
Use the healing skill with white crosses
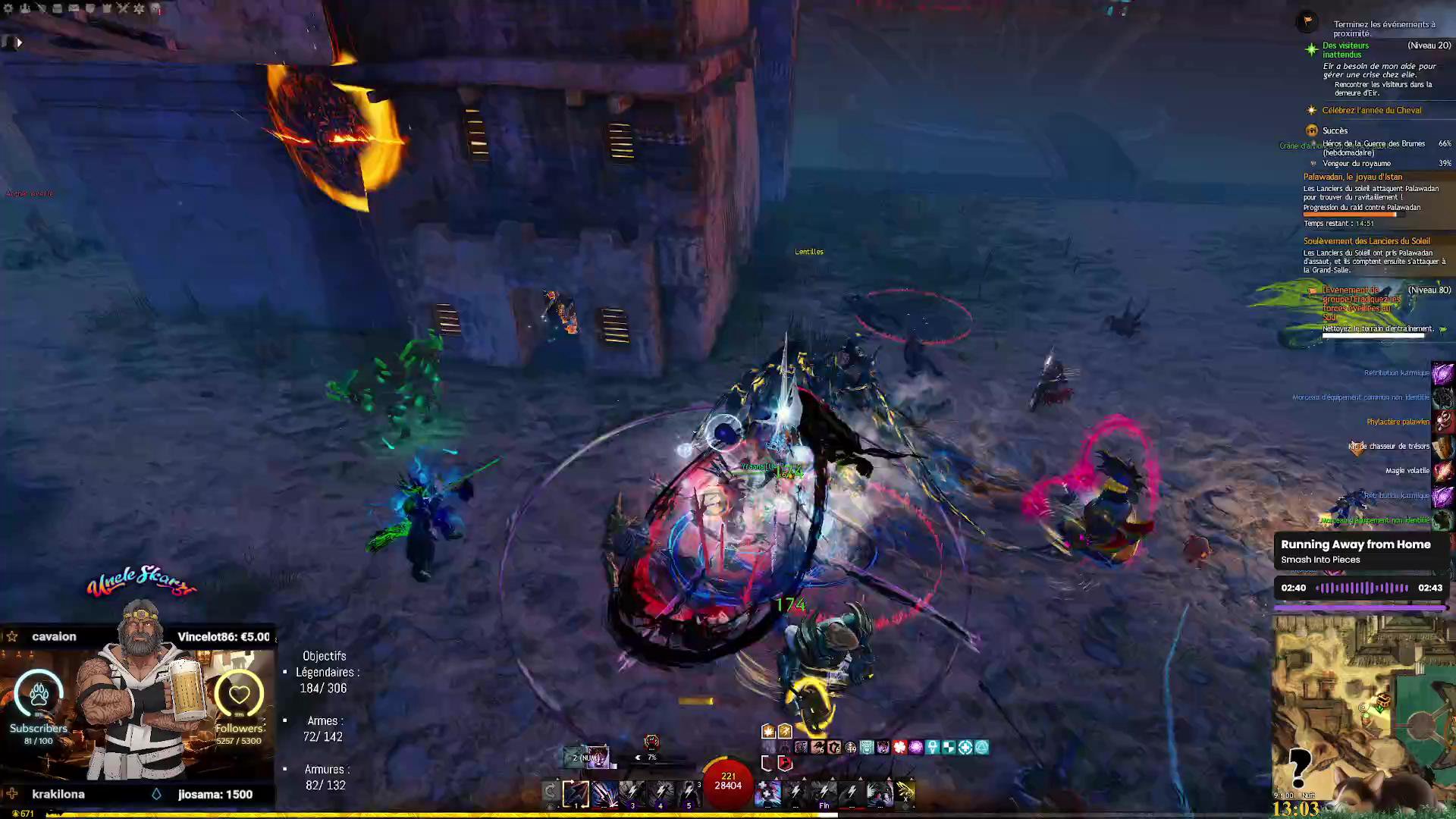click(x=767, y=793)
